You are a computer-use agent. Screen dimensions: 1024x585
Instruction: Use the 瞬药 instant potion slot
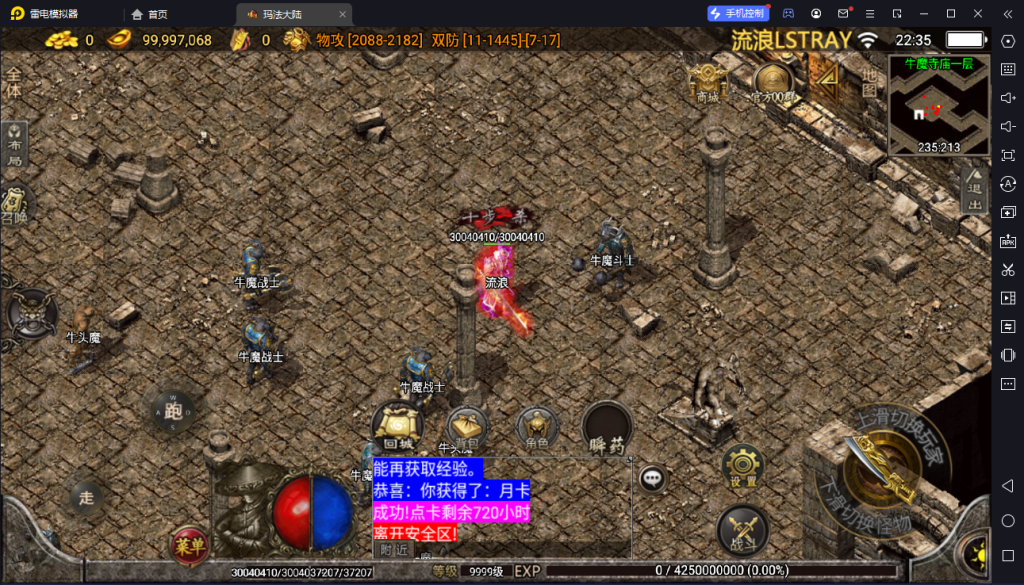[x=607, y=428]
